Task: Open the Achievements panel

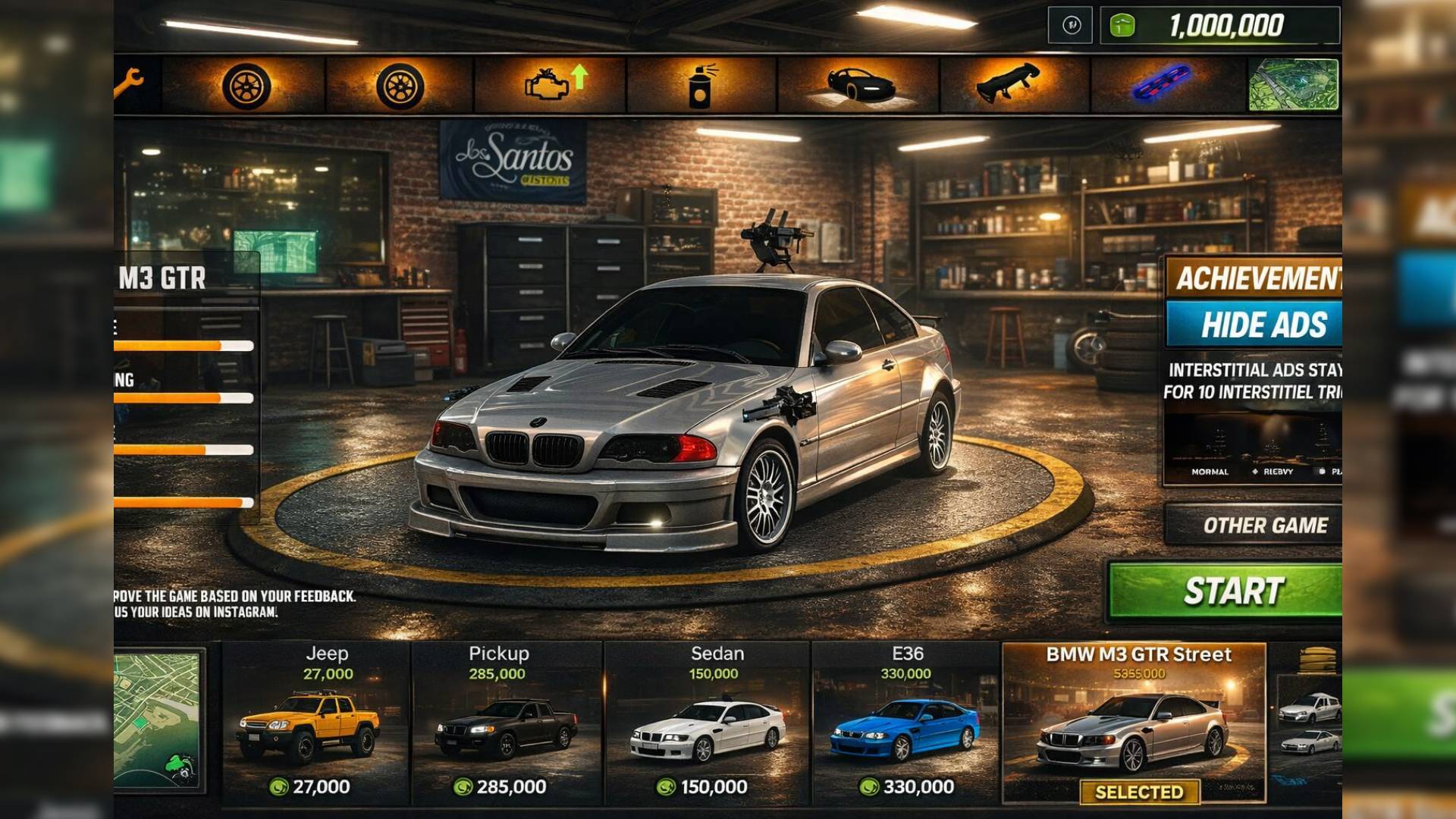Action: 1254,278
